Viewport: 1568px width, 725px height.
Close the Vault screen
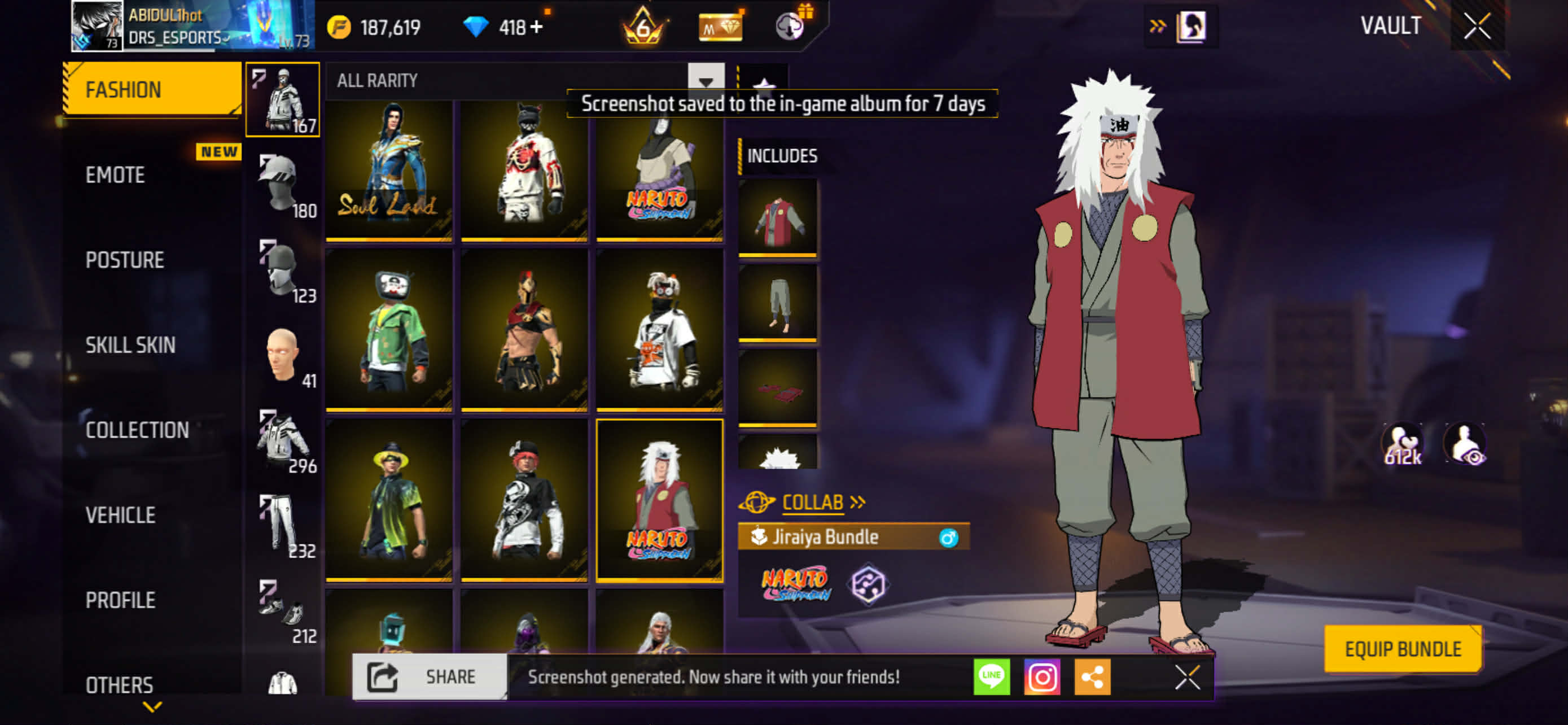(x=1477, y=26)
